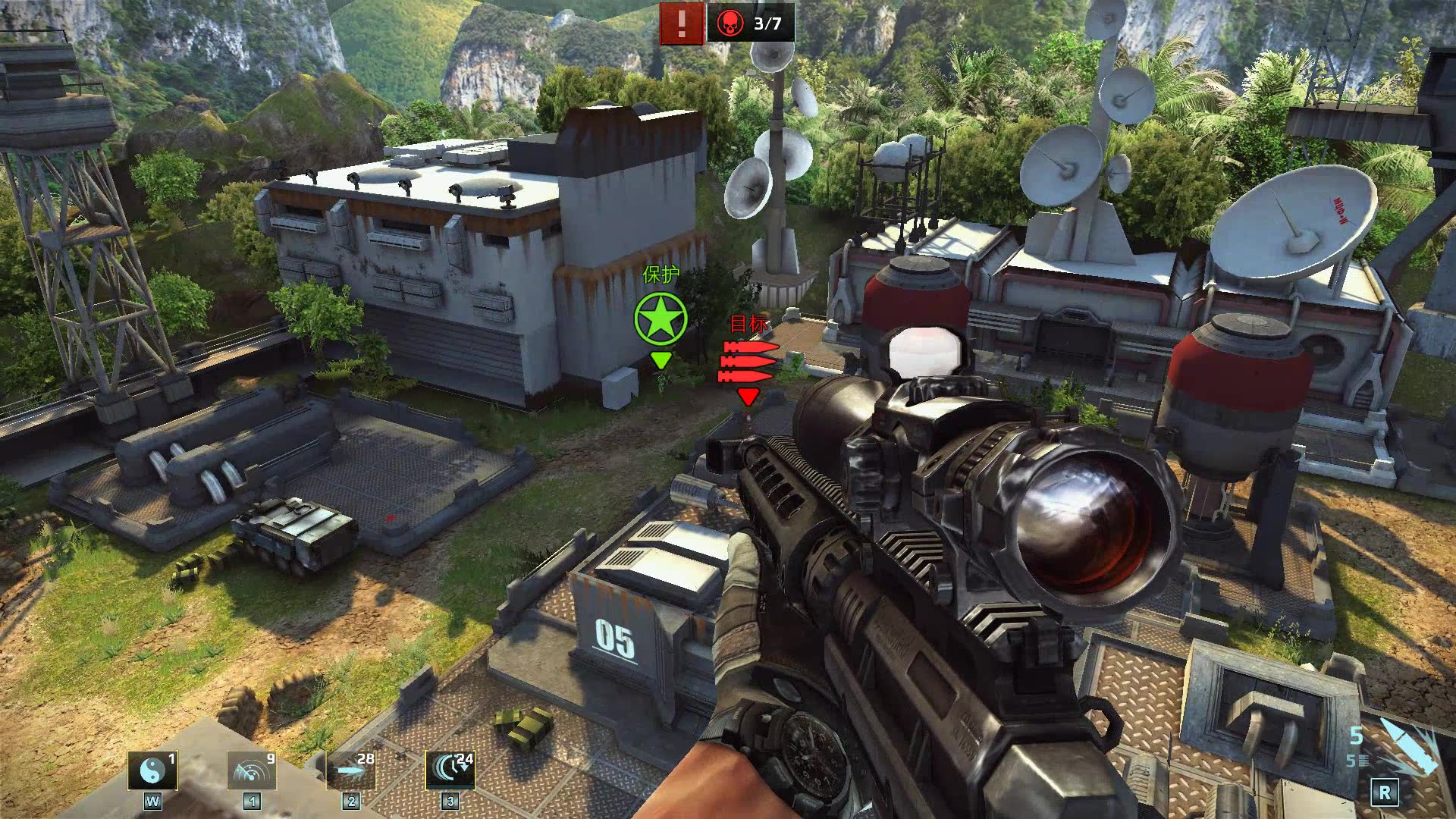Click the red skull kill tracker

pos(731,23)
